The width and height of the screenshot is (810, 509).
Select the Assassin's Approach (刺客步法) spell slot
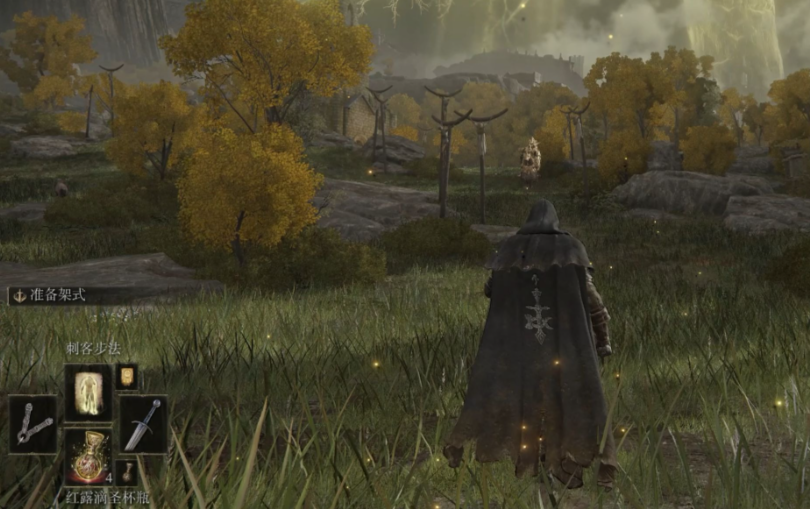[x=88, y=391]
